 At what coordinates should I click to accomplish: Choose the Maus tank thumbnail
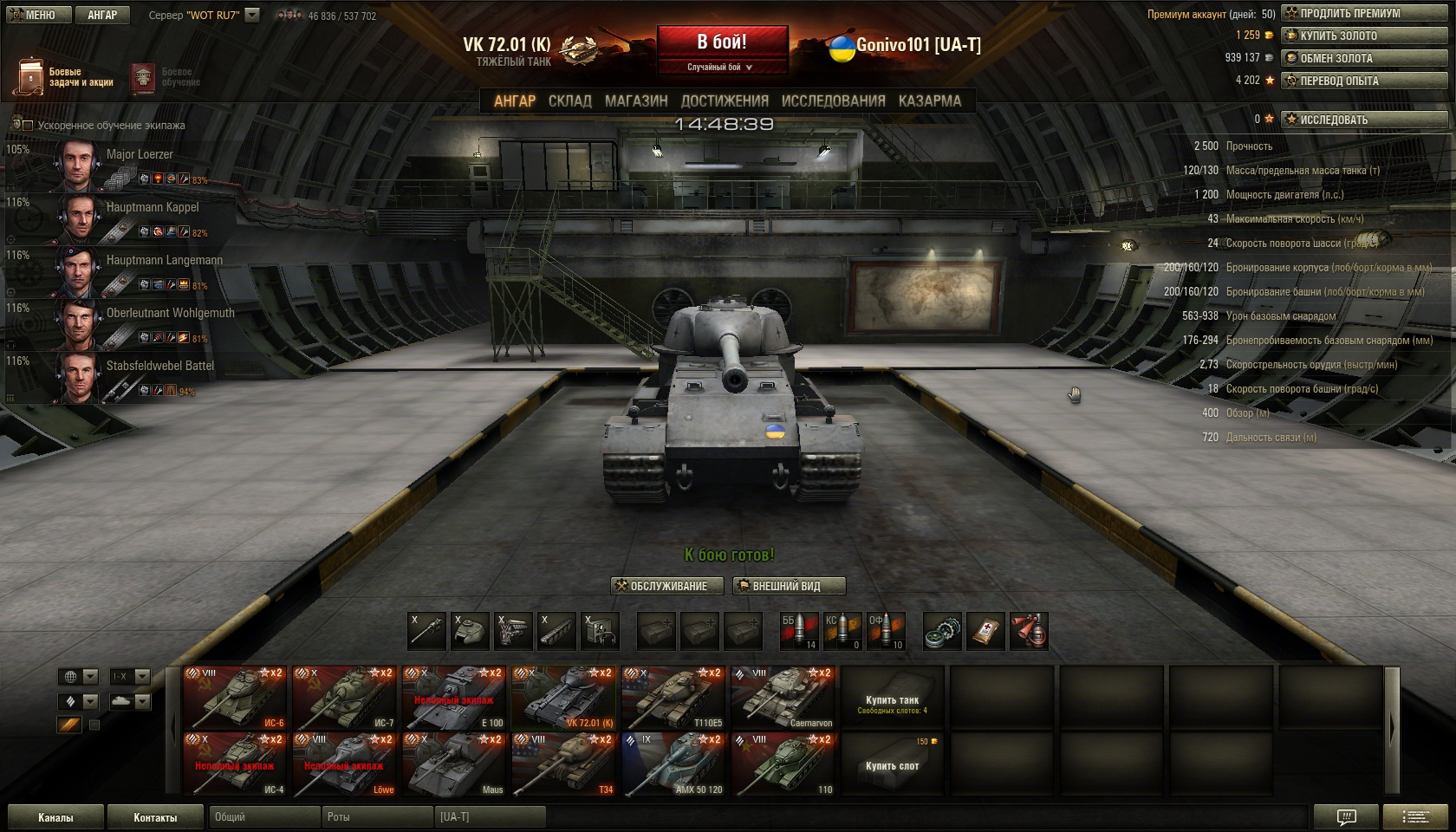pyautogui.click(x=453, y=764)
